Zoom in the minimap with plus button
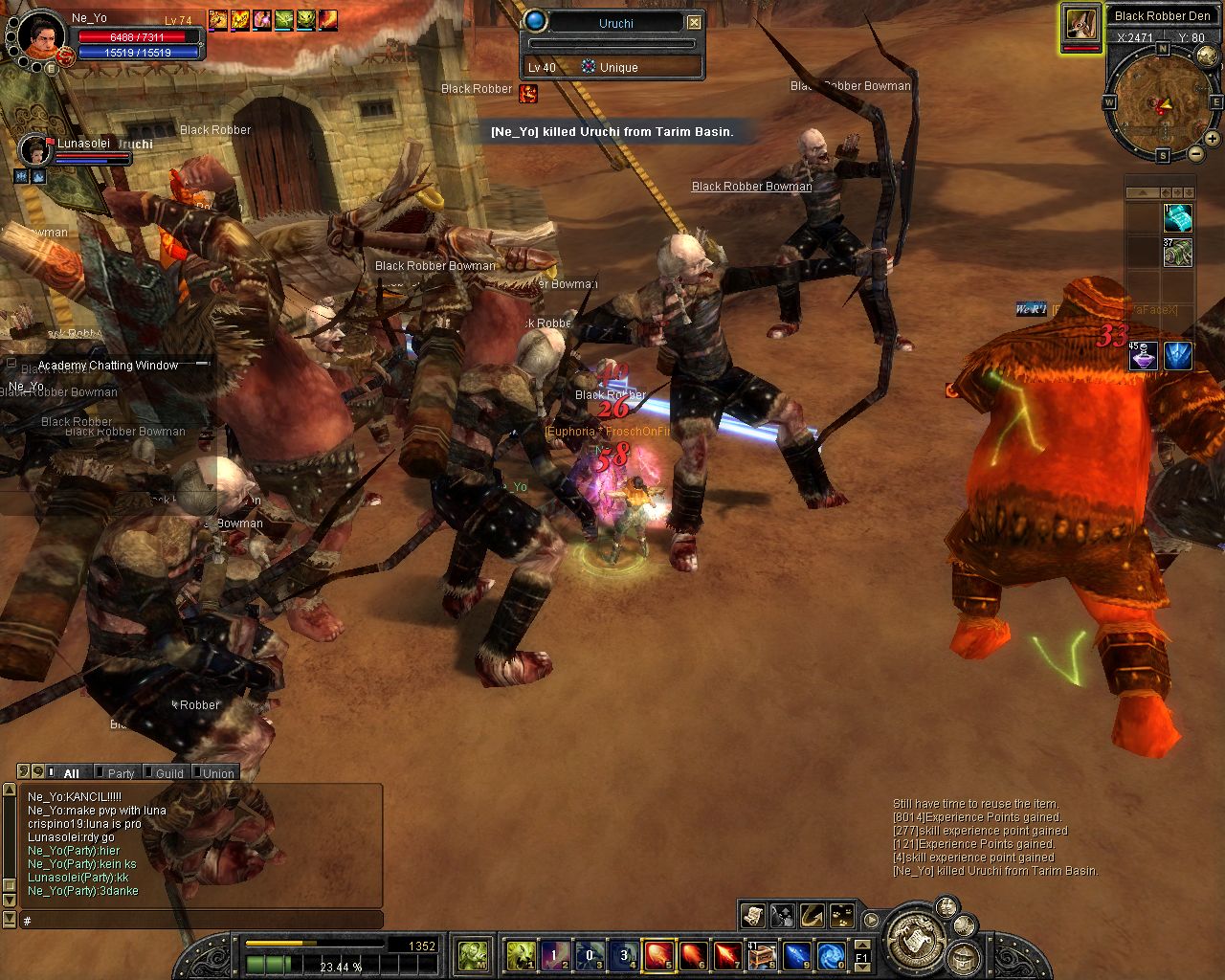This screenshot has height=980, width=1225. click(1213, 139)
